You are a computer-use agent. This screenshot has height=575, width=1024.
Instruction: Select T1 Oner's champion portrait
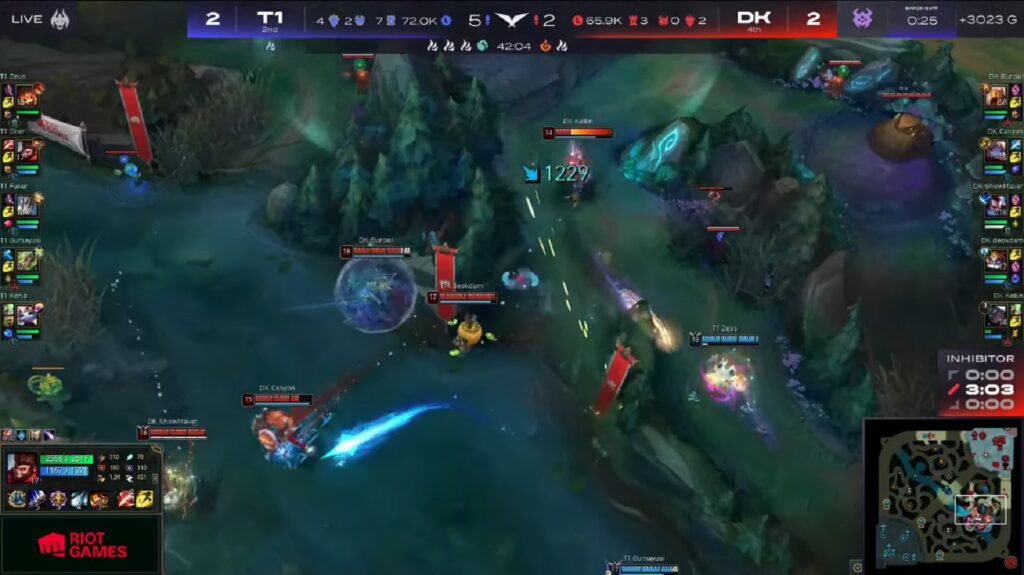27,151
